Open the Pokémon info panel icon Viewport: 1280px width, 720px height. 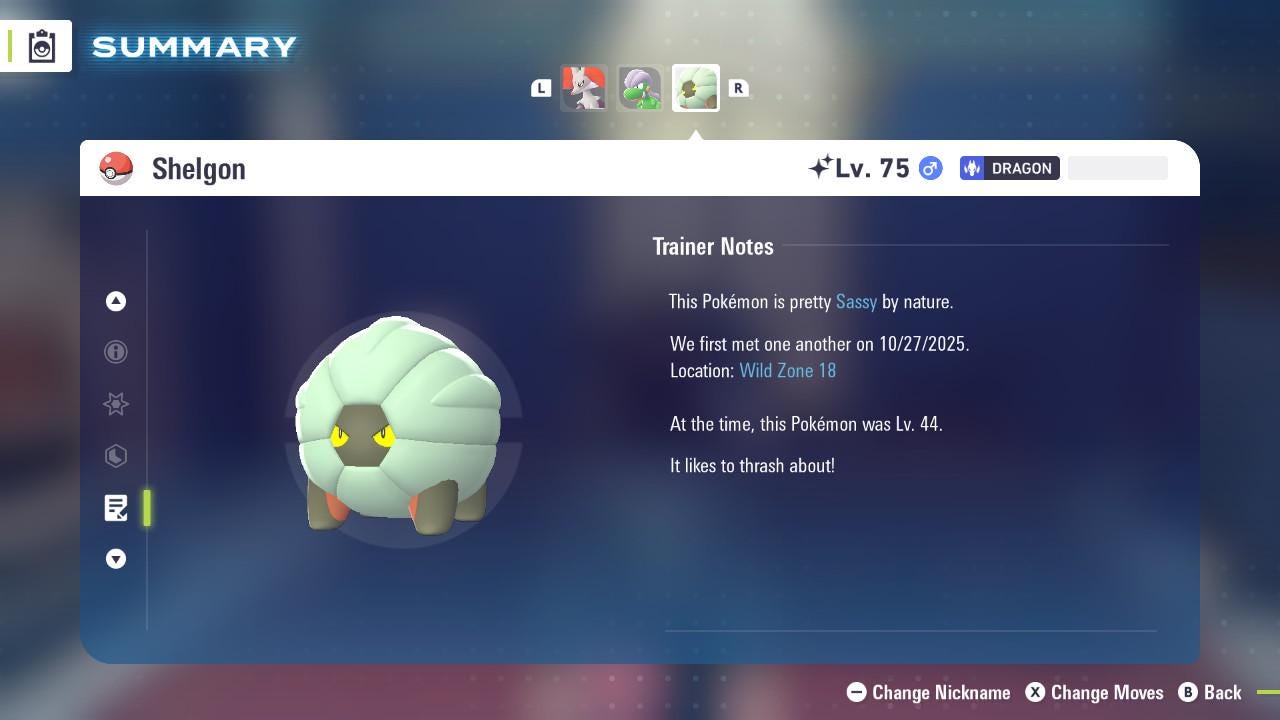coord(116,352)
